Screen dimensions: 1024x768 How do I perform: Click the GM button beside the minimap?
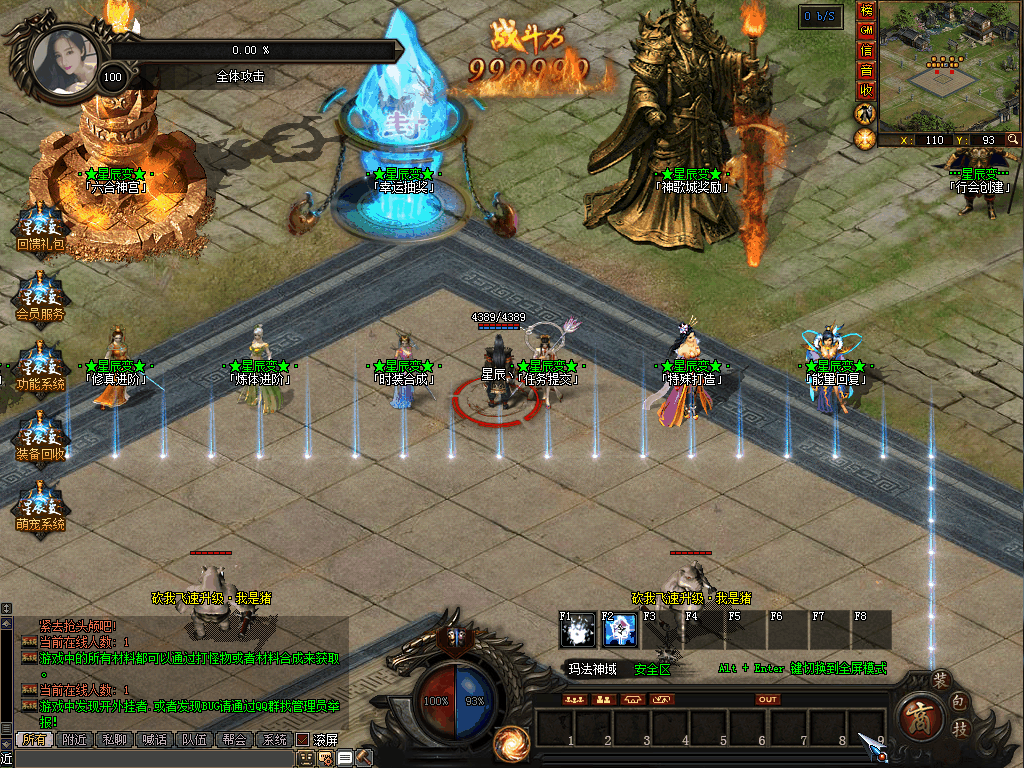[866, 29]
